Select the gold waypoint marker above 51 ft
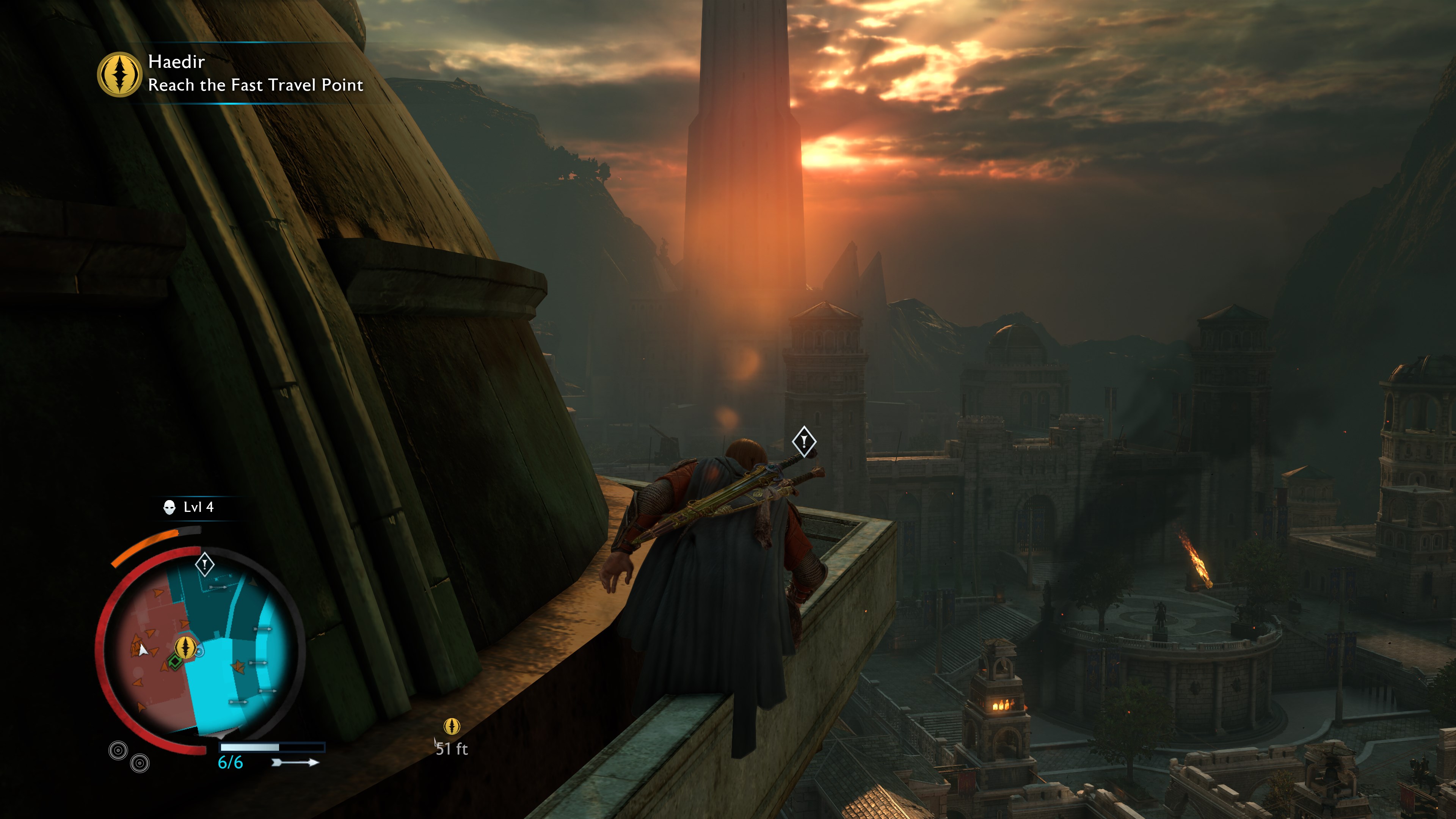Image resolution: width=1456 pixels, height=819 pixels. coord(452,726)
